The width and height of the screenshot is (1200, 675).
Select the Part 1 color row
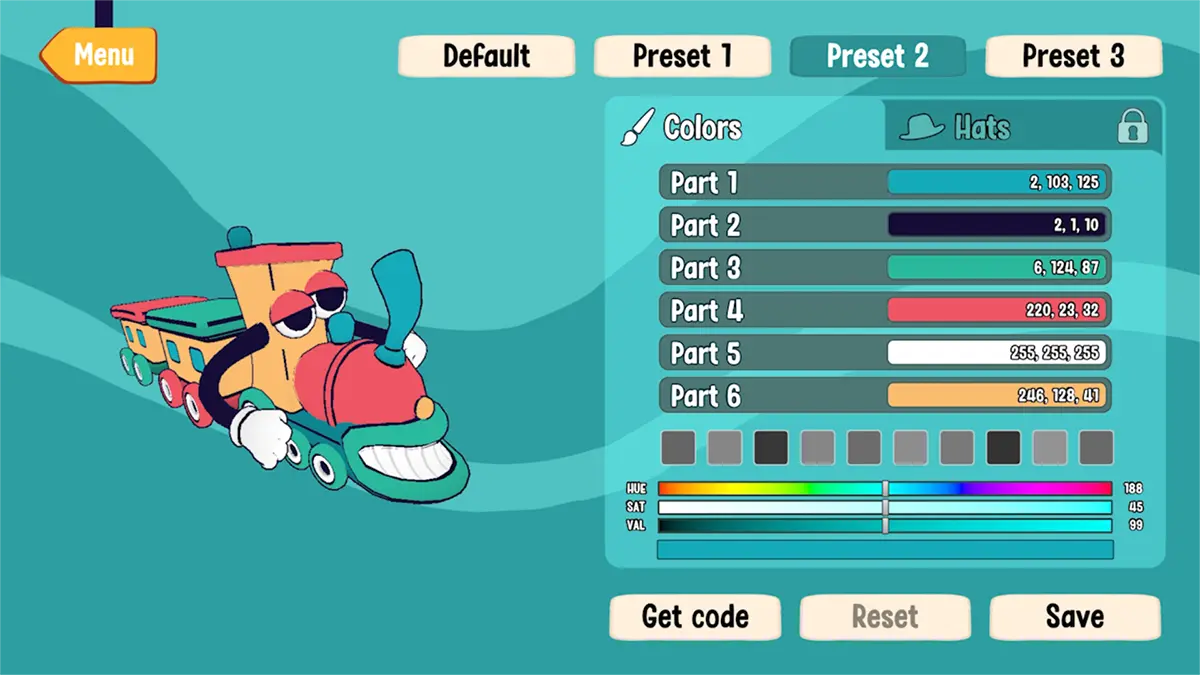coord(884,183)
